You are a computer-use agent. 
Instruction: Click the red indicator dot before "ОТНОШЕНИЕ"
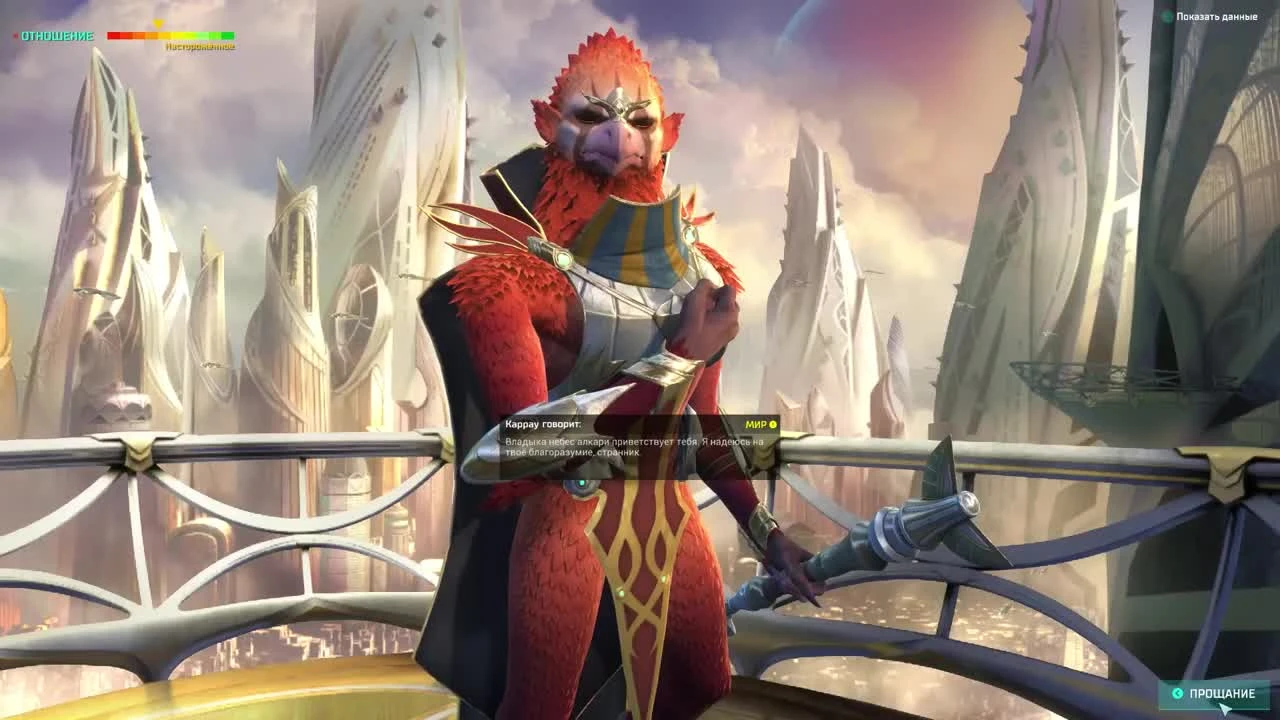(15, 35)
